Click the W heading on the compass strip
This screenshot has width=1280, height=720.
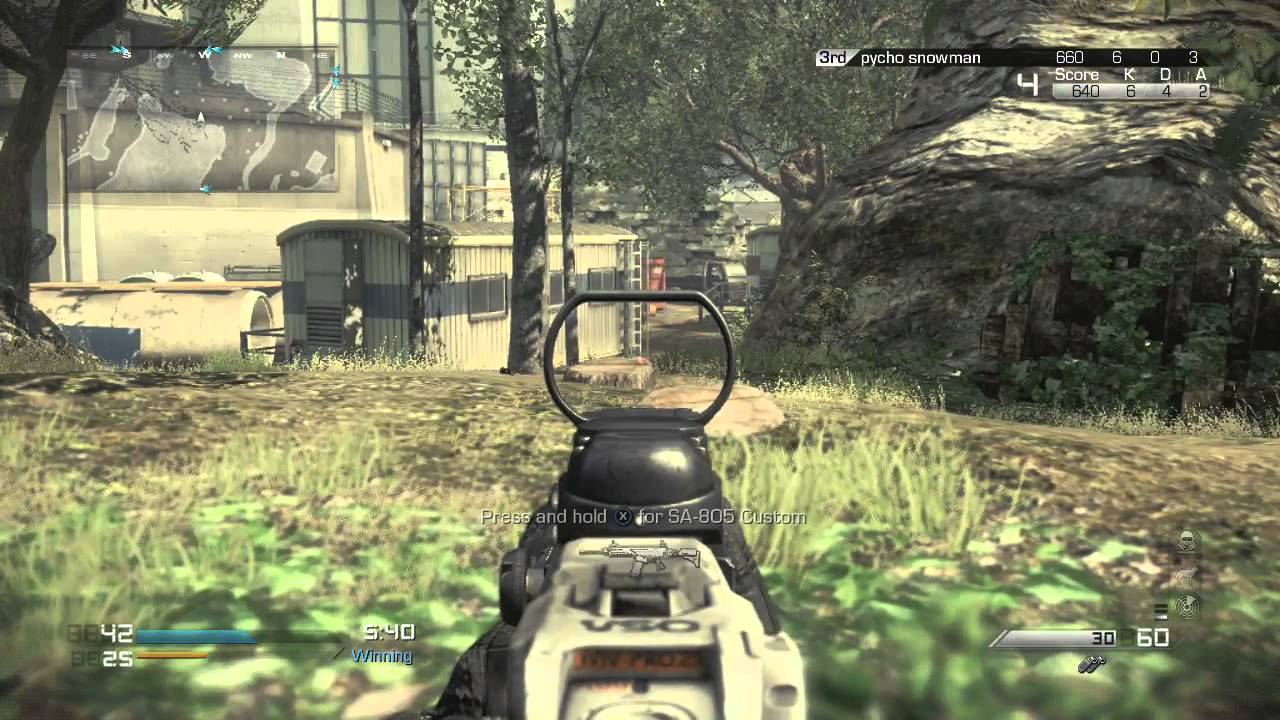click(x=205, y=55)
